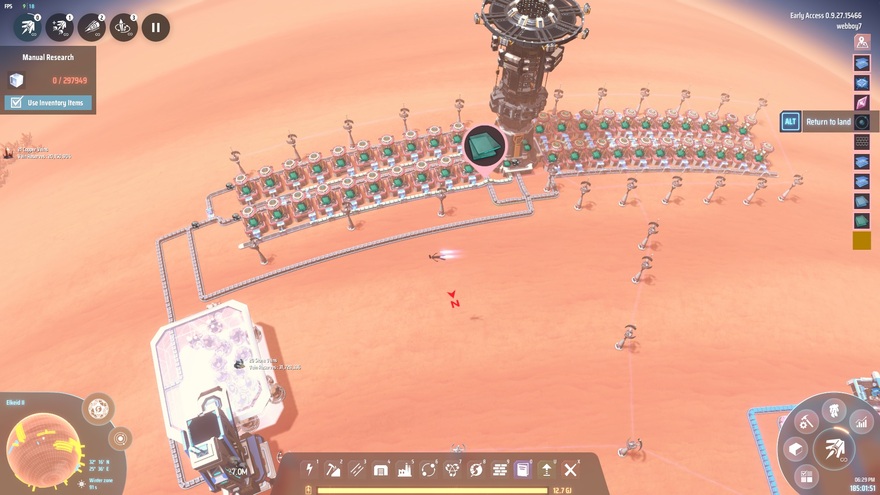Open the orbit logistics build category
Screen dimensions: 880x495
point(429,469)
